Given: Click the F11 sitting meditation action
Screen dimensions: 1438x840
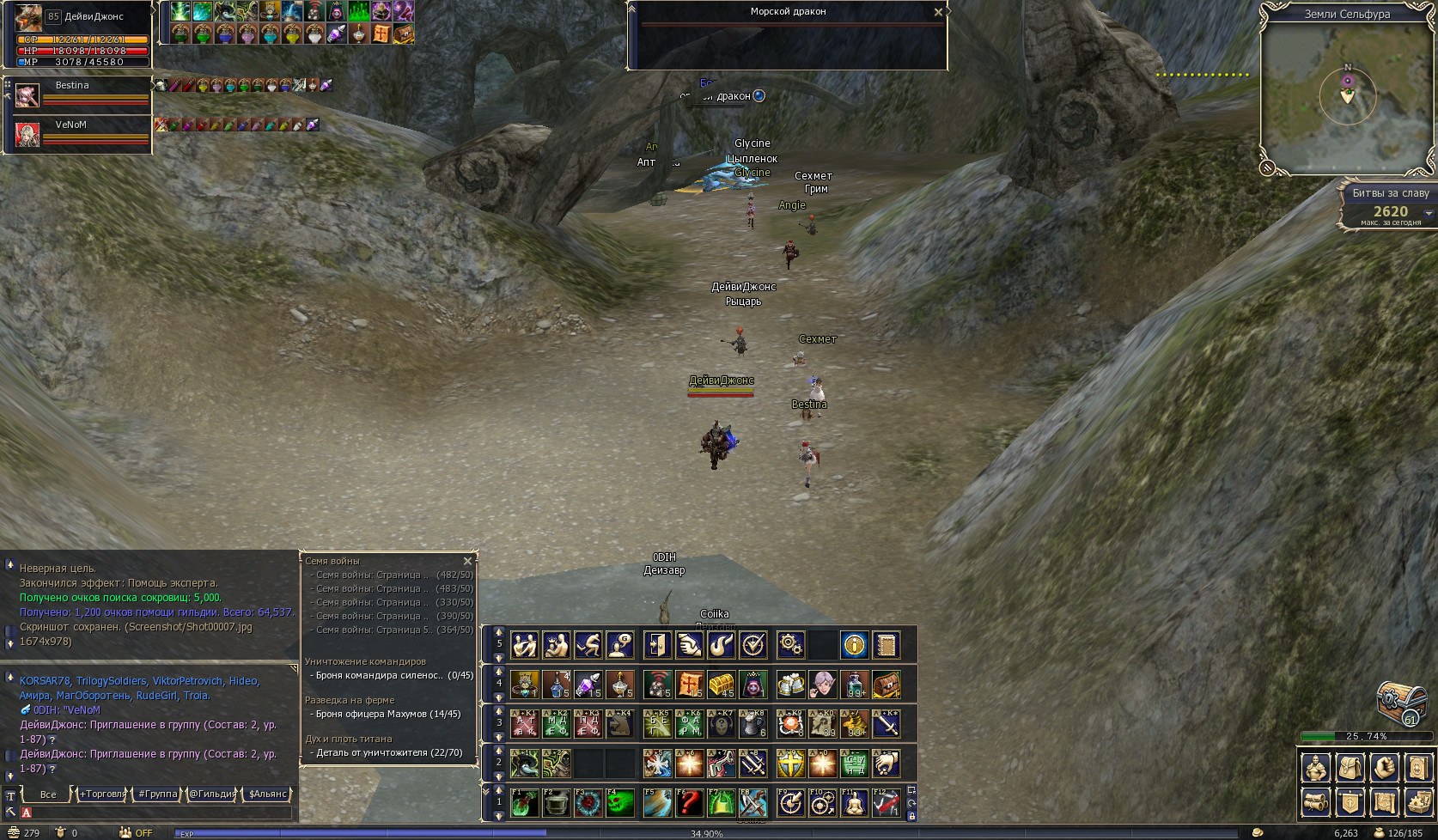Looking at the screenshot, I should click(854, 803).
